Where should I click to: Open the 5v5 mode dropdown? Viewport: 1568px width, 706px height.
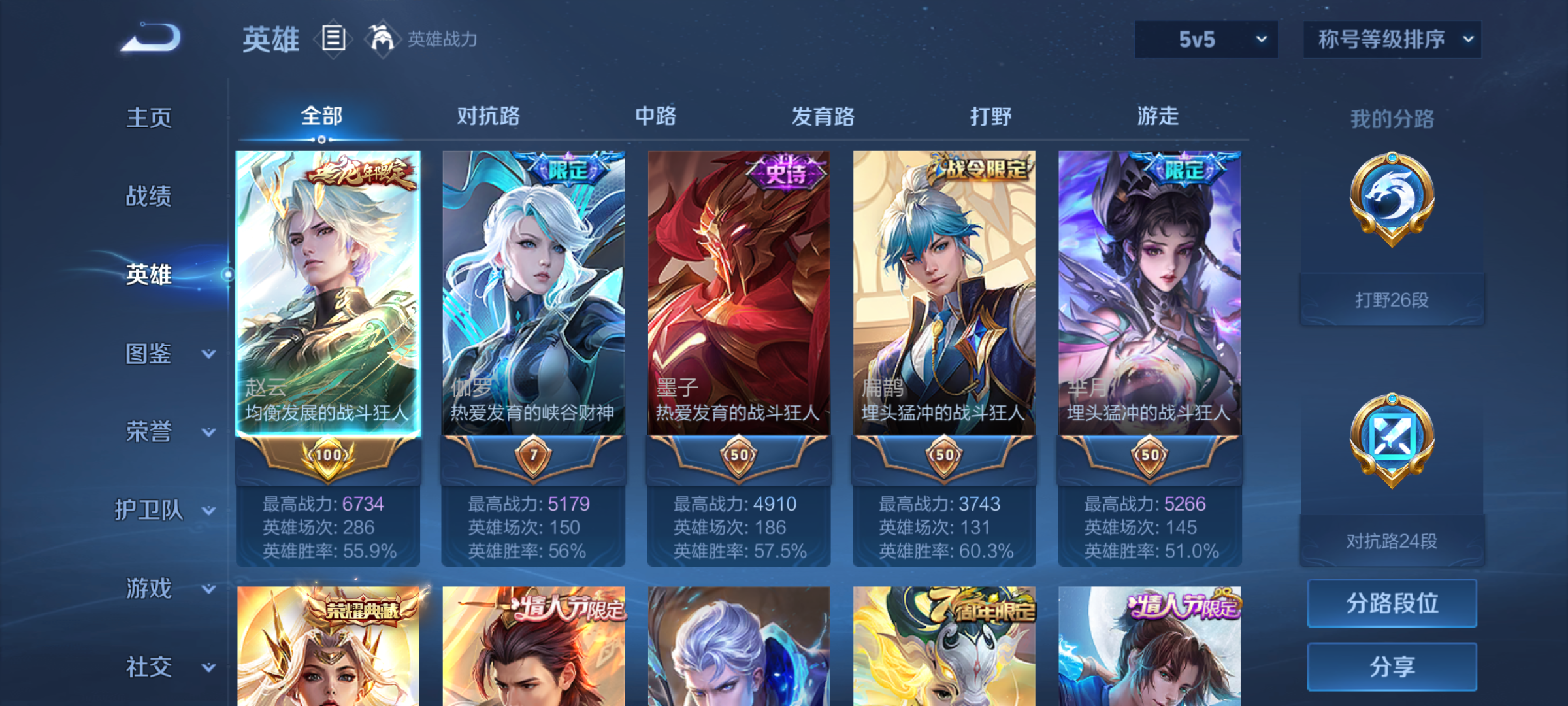[1205, 39]
